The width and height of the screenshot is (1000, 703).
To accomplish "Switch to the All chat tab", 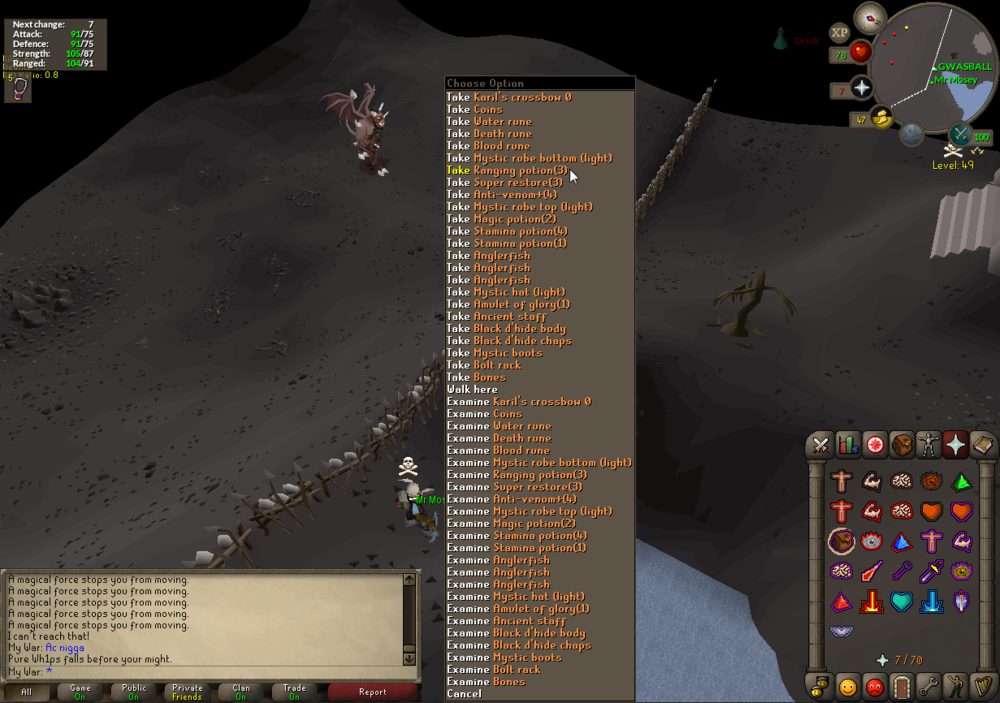I will [x=26, y=691].
